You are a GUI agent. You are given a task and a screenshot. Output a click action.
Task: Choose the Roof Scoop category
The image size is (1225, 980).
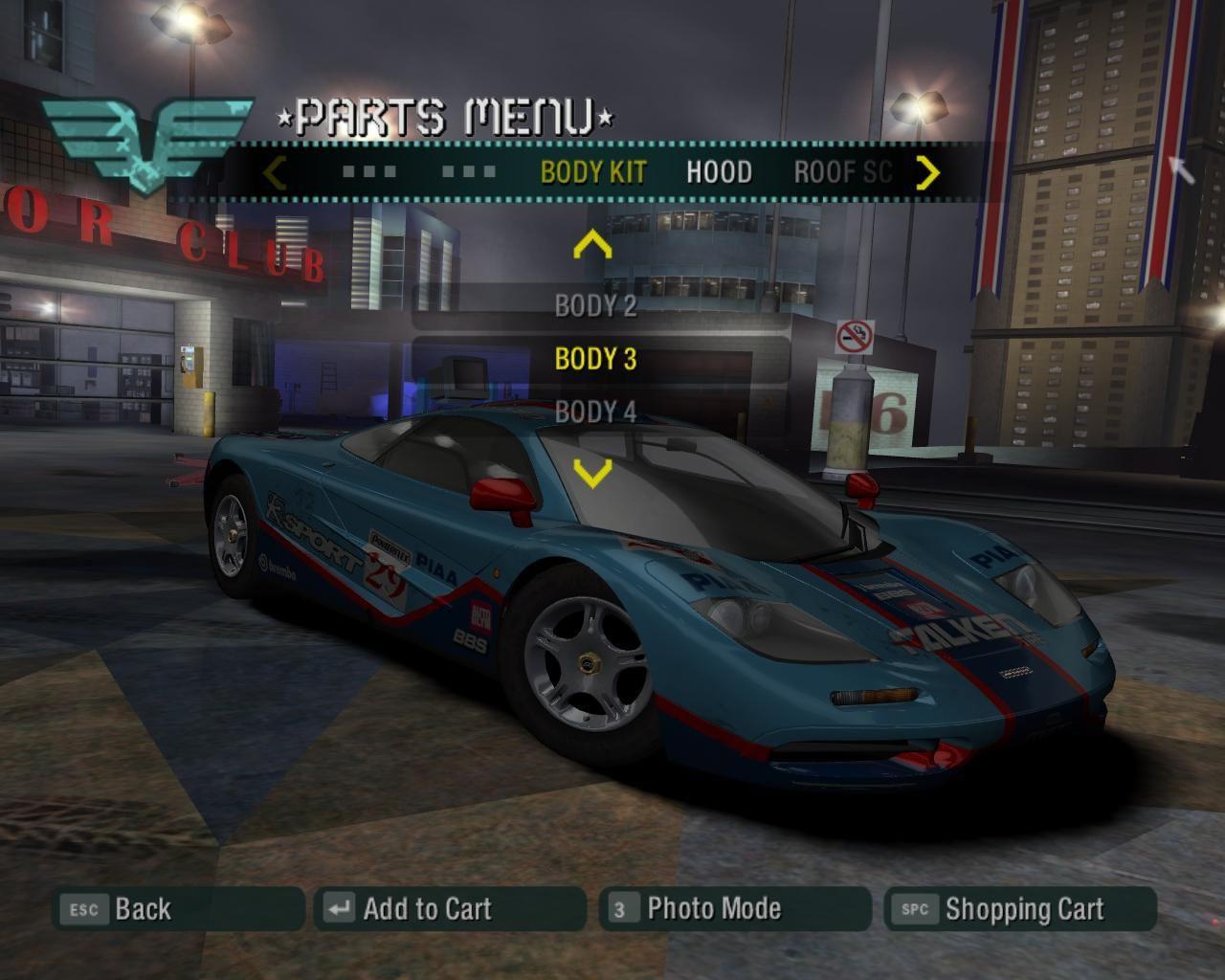pyautogui.click(x=842, y=172)
